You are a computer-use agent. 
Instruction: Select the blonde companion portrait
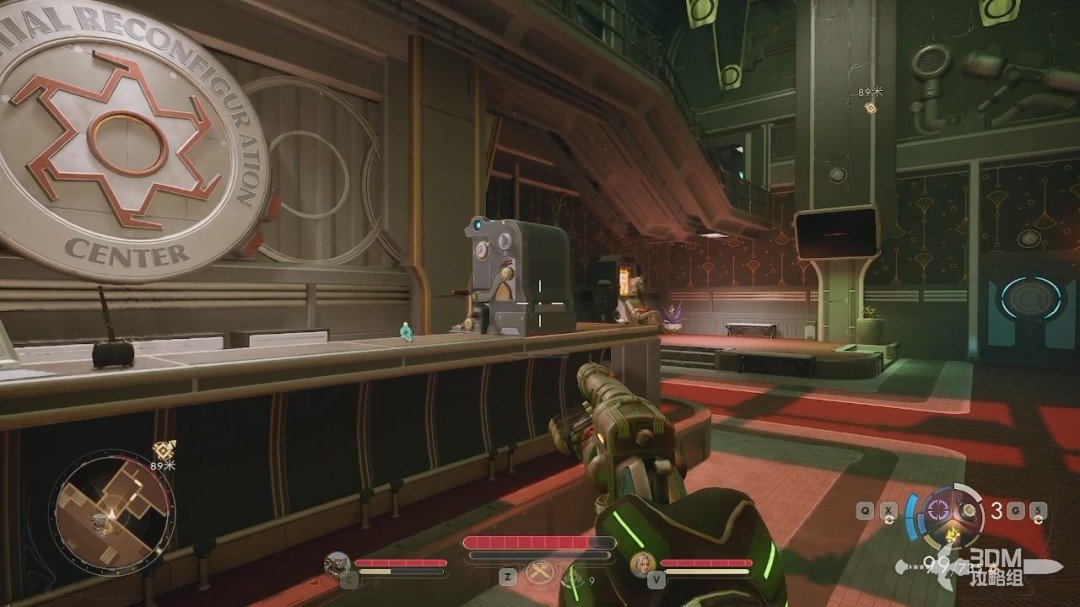click(642, 565)
